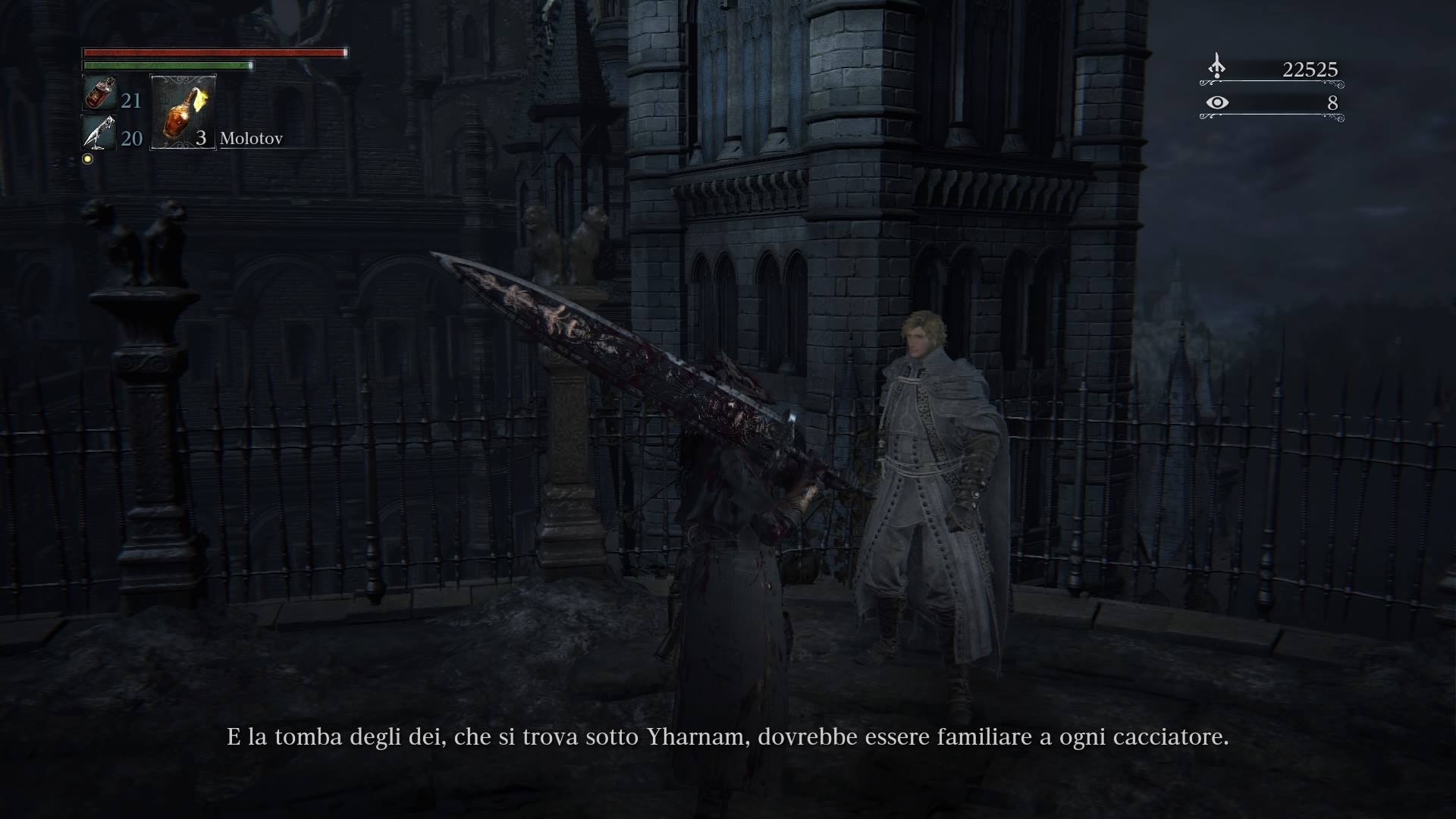Click the Blood Echoes icon
1456x819 pixels.
pos(1216,67)
